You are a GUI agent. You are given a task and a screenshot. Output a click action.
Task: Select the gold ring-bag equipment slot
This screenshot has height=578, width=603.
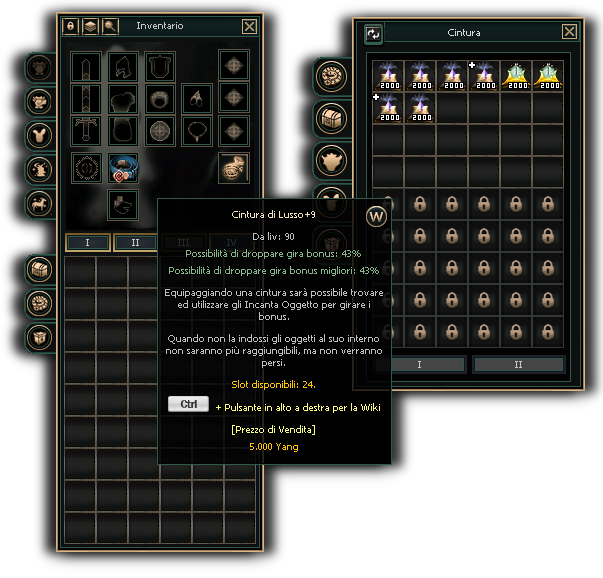pos(234,167)
